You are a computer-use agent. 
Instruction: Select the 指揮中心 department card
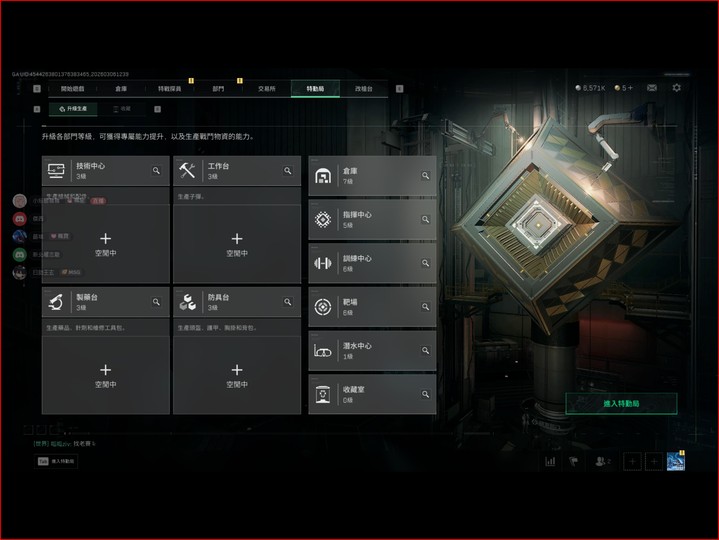372,219
